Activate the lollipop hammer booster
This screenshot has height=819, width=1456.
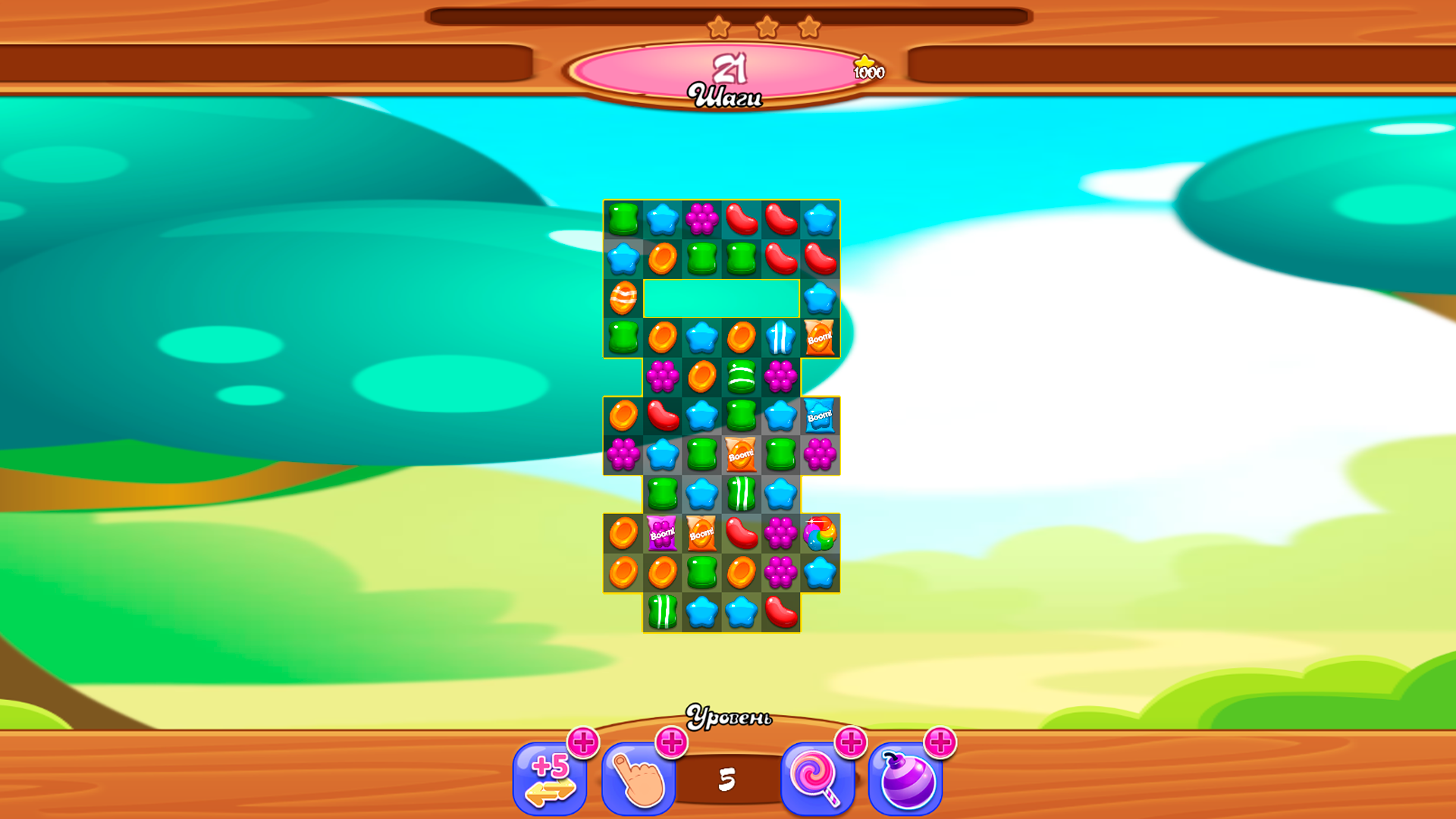click(x=817, y=778)
